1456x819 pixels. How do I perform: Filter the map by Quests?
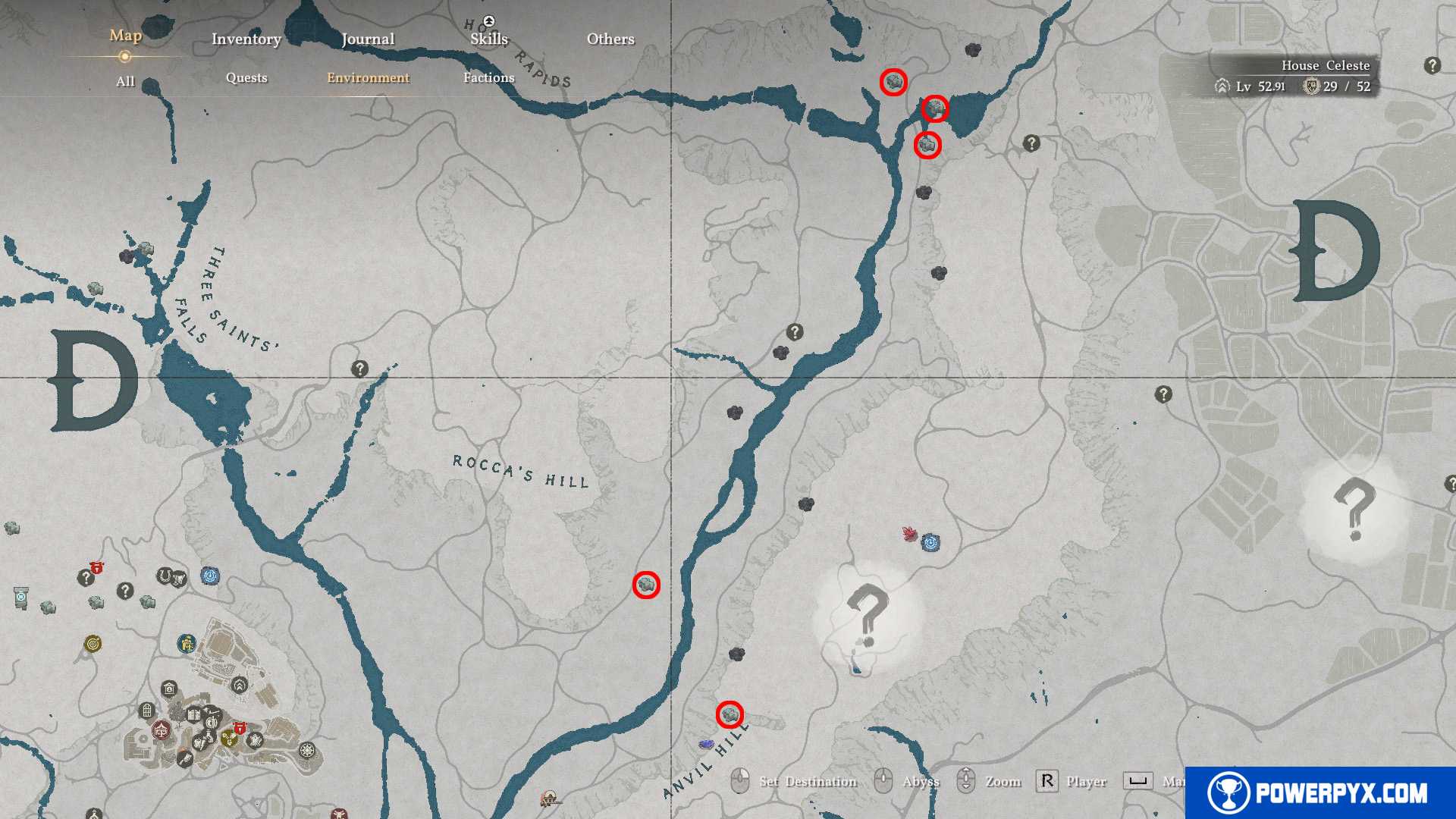(x=246, y=77)
